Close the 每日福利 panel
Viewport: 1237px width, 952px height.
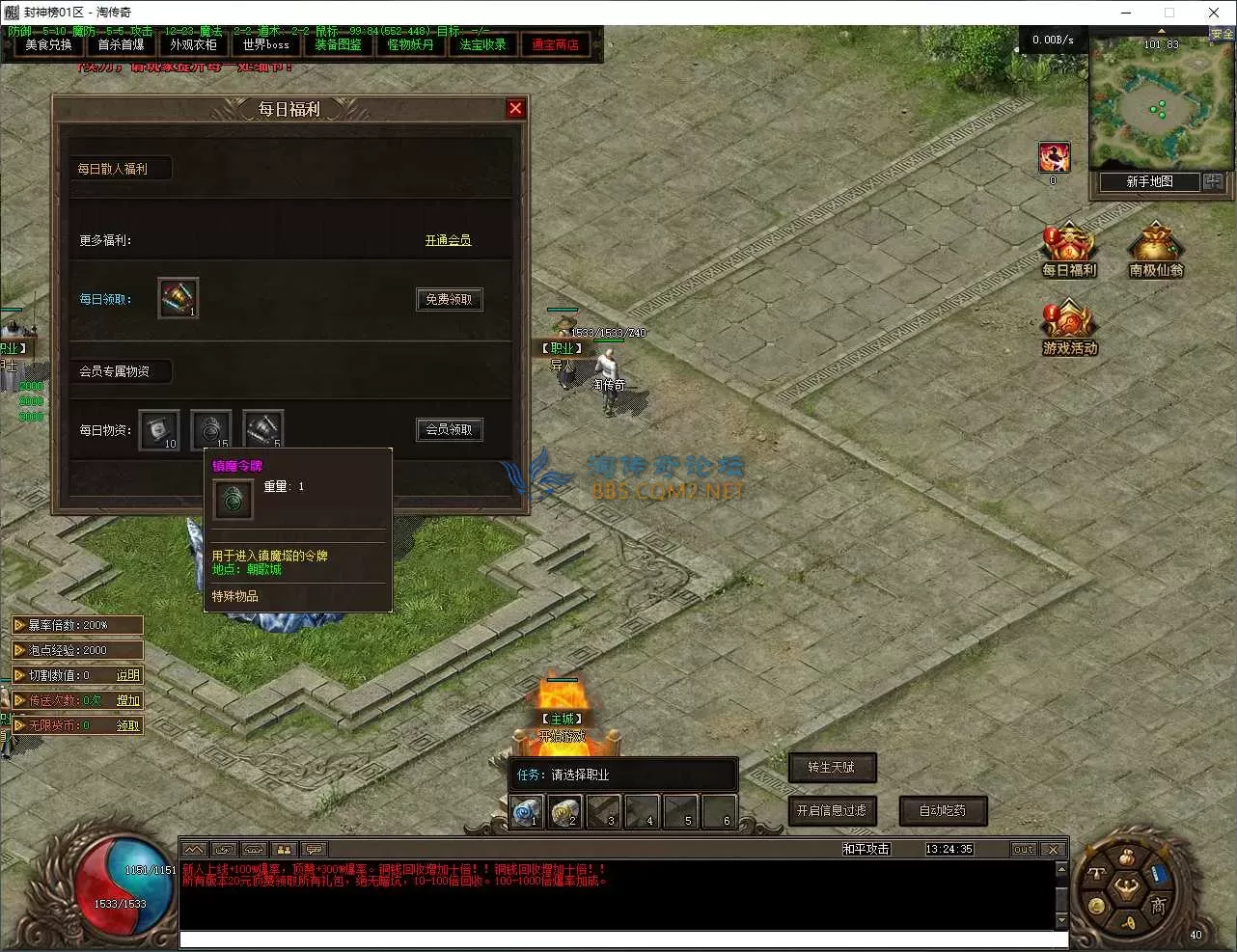click(x=515, y=108)
